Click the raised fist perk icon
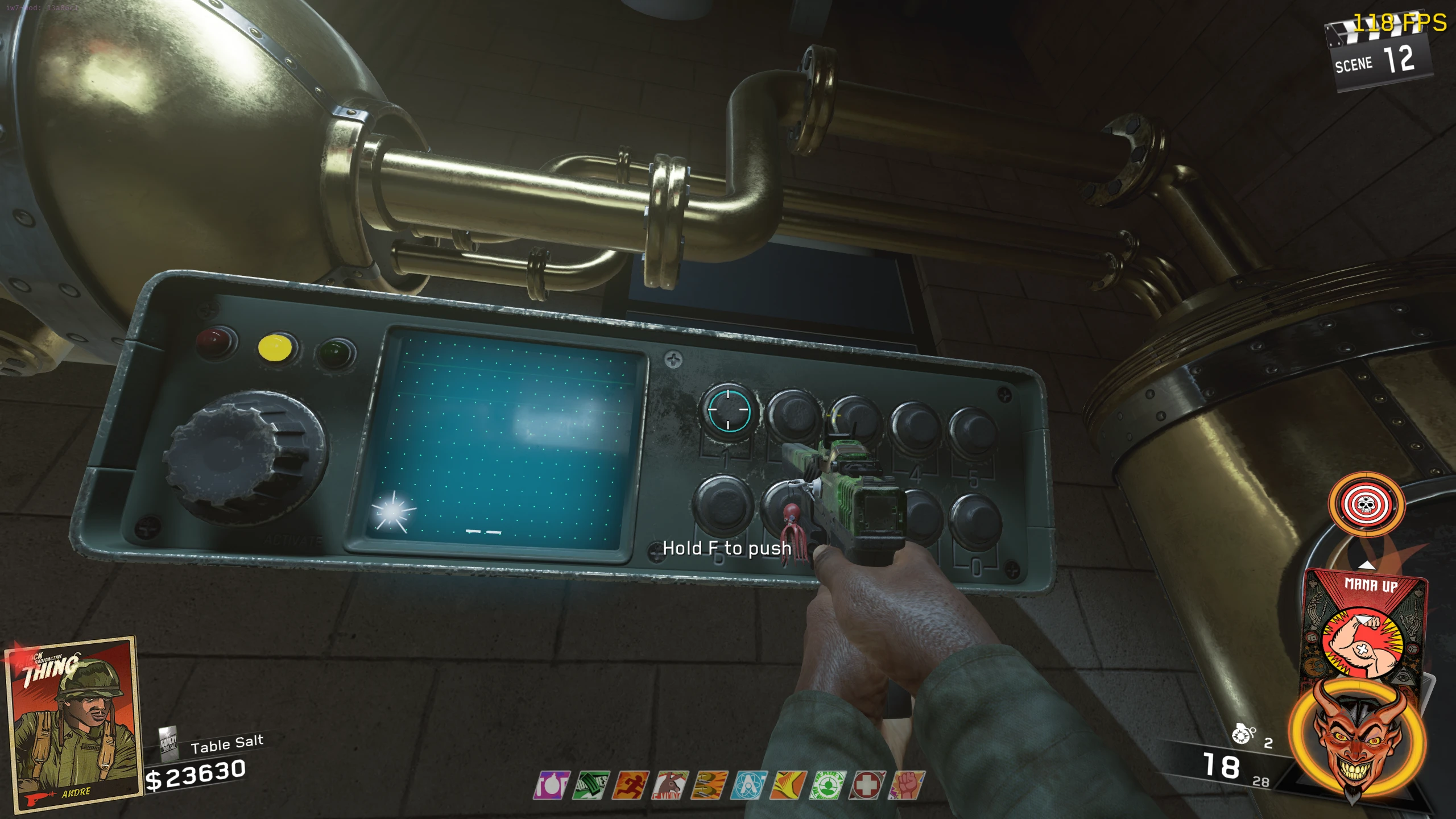Screen dimensions: 1456x819 click(x=907, y=785)
